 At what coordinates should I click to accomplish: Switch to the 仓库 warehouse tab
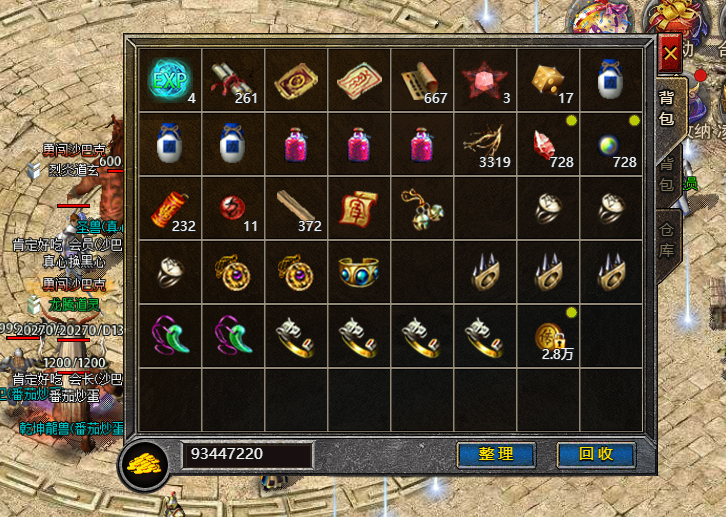pos(667,239)
